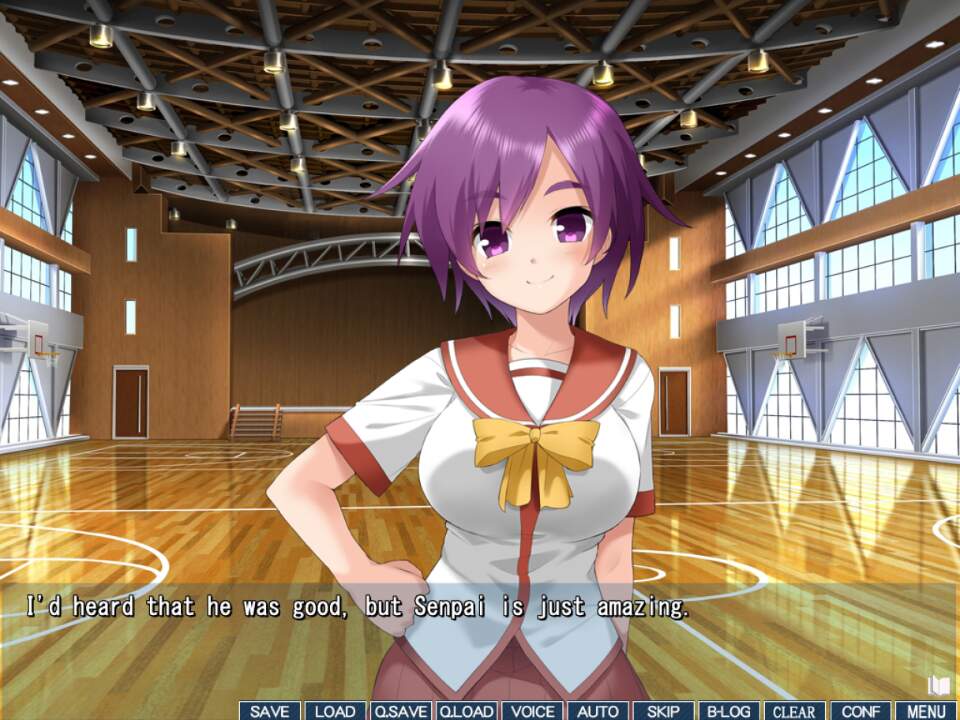Open CONF configuration settings
The width and height of the screenshot is (960, 720).
[x=860, y=711]
